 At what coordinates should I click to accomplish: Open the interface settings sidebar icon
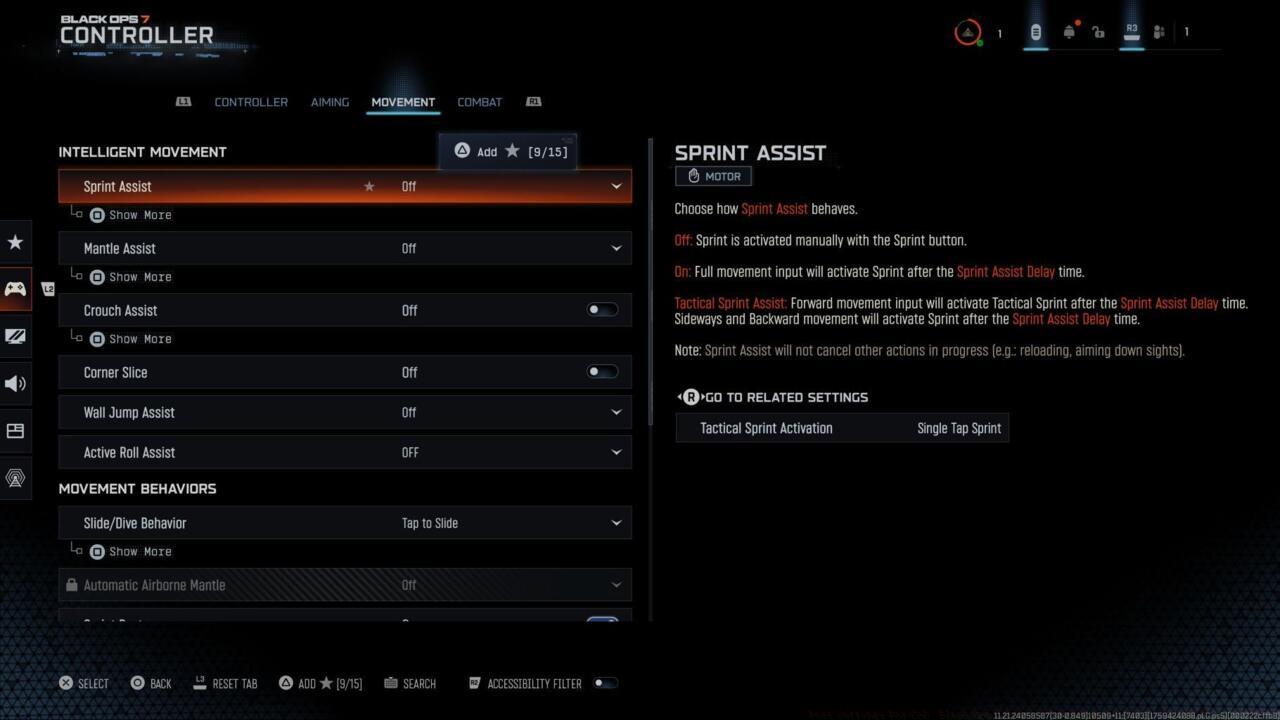(x=16, y=431)
